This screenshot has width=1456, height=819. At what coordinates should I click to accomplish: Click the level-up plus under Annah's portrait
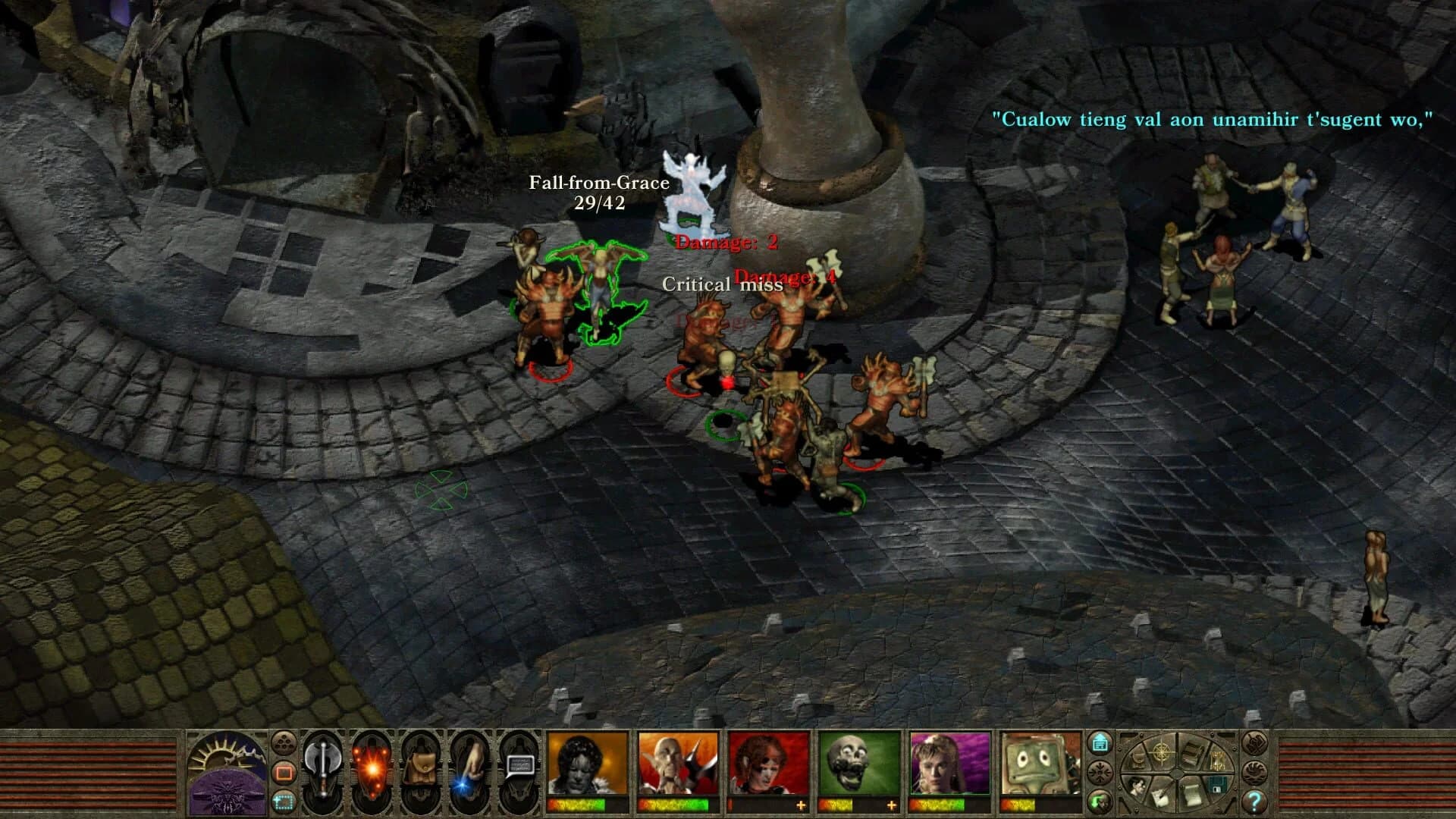point(799,806)
